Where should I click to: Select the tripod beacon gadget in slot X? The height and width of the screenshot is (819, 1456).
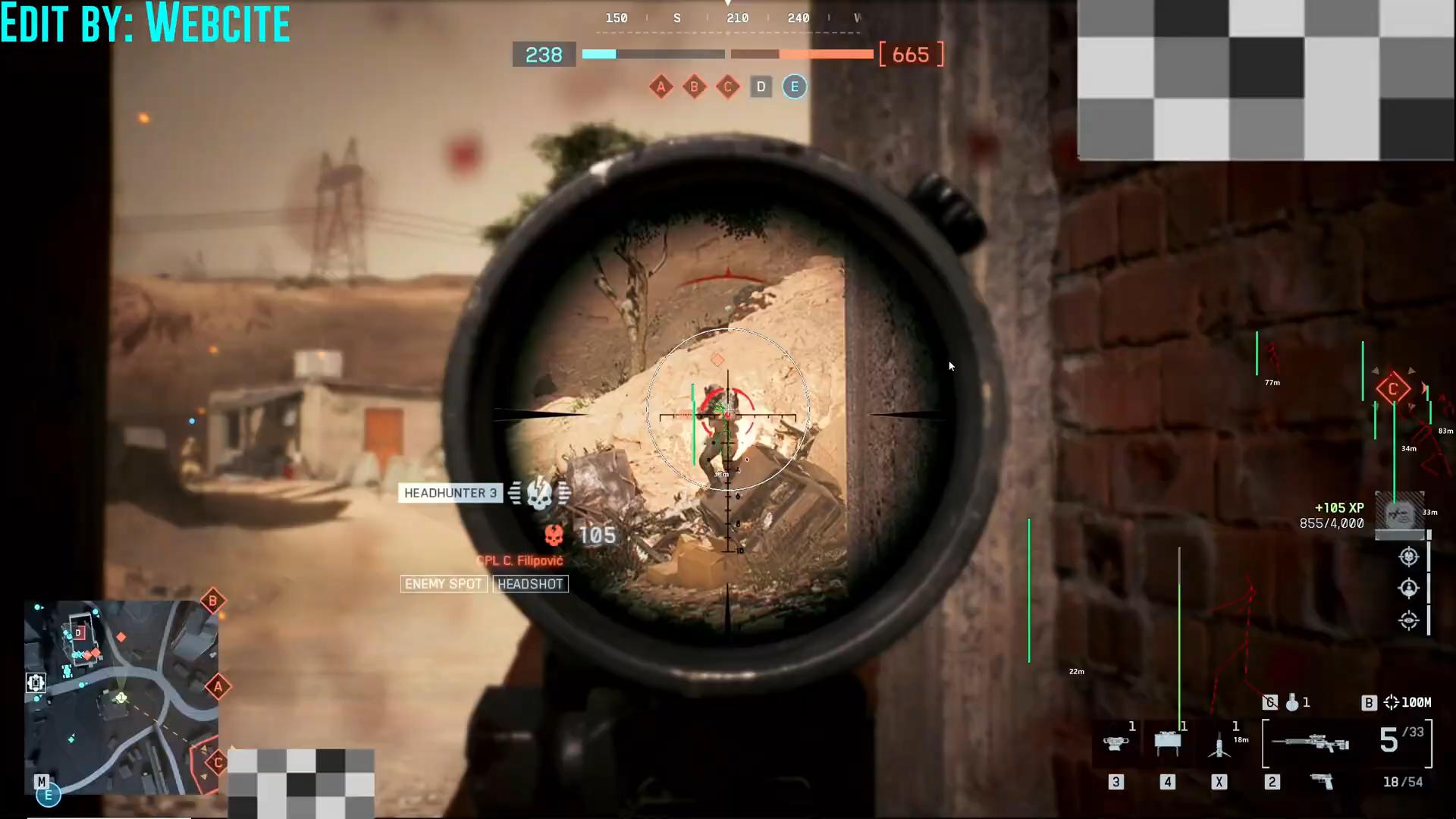tap(1219, 745)
